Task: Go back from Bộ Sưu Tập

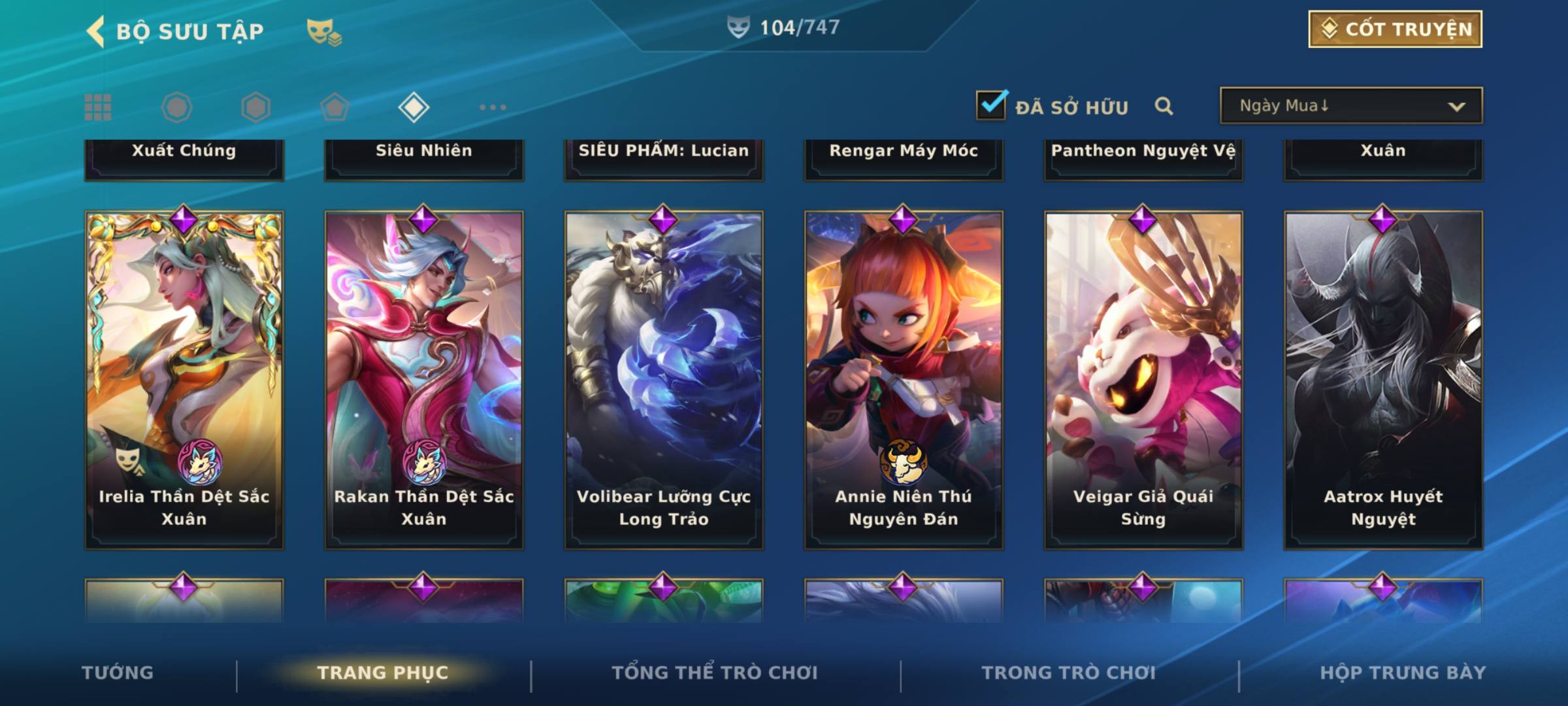Action: [96, 31]
